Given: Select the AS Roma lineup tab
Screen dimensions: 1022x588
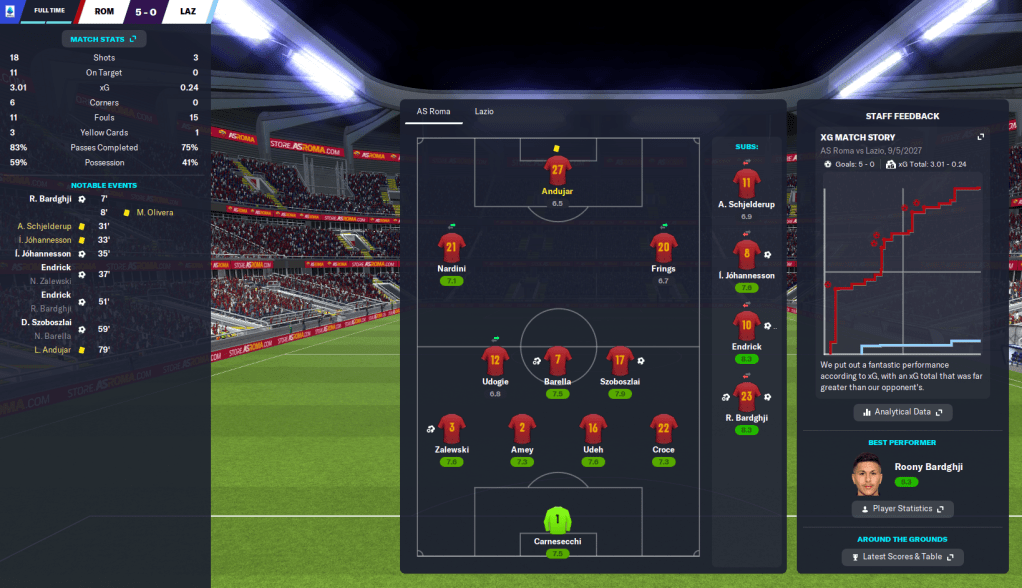Looking at the screenshot, I should click(x=433, y=111).
